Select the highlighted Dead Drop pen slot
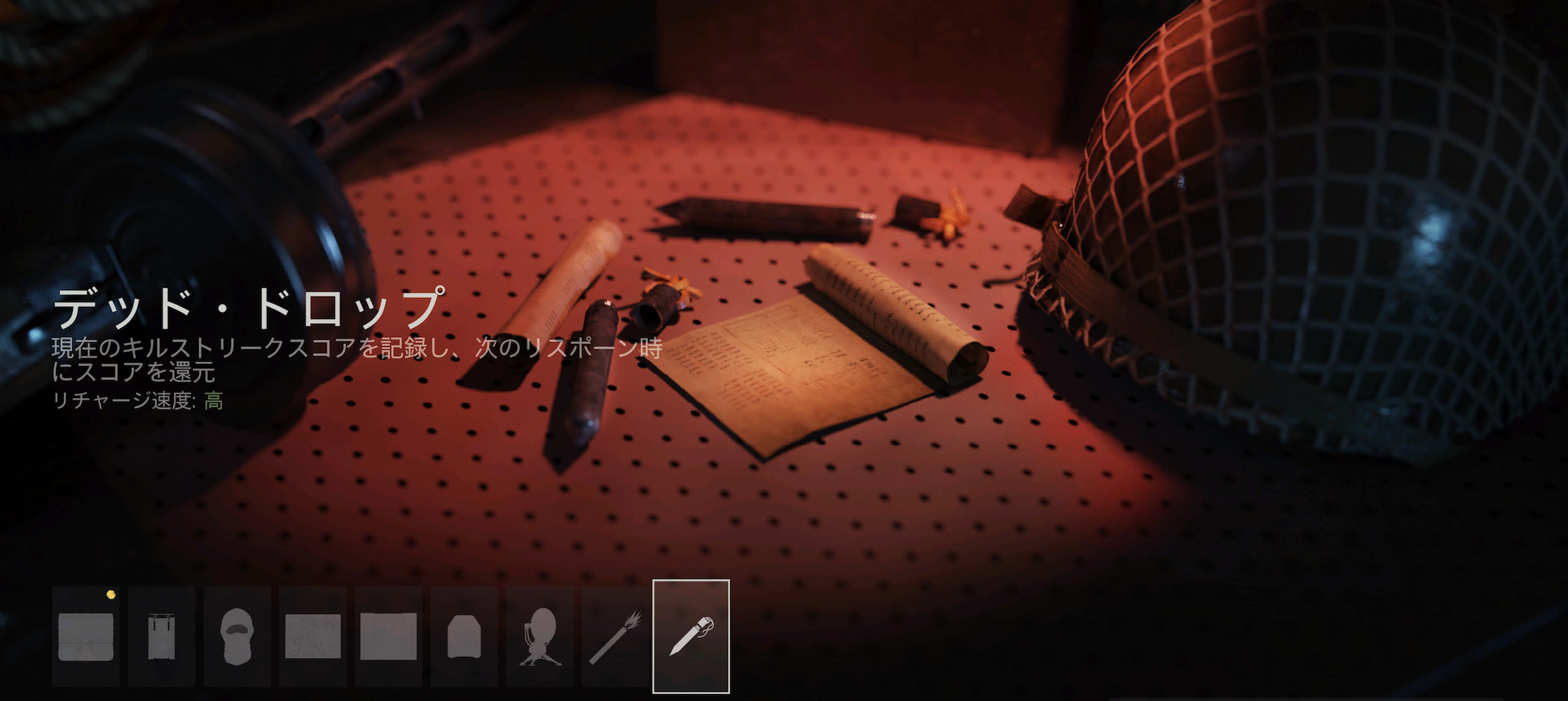This screenshot has height=701, width=1568. tap(691, 637)
